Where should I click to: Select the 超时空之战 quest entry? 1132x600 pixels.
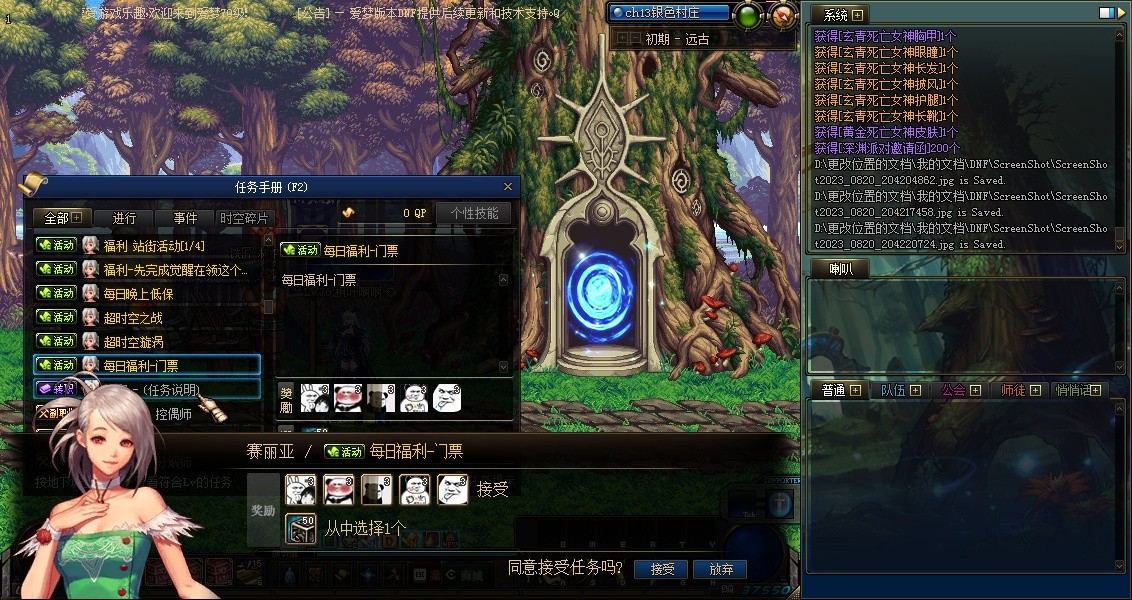pos(132,317)
